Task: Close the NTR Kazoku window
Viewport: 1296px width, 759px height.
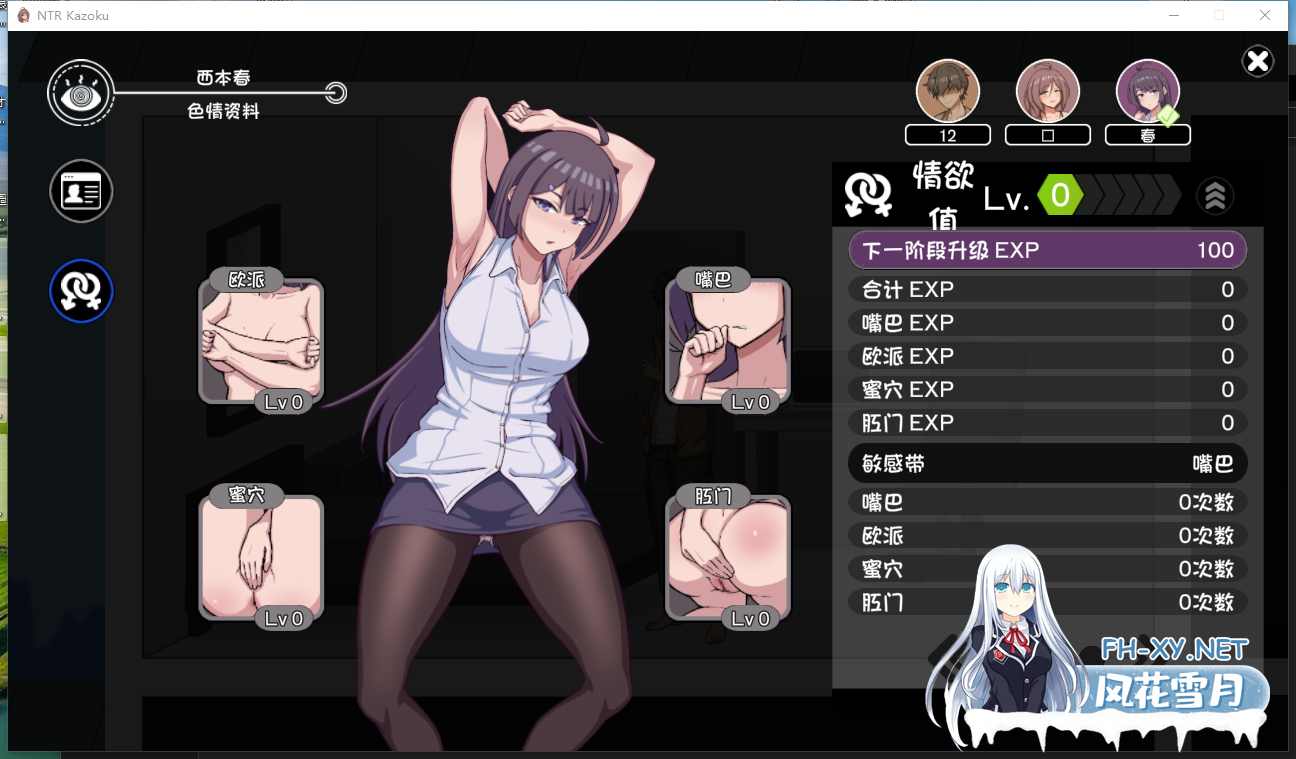Action: 1265,15
